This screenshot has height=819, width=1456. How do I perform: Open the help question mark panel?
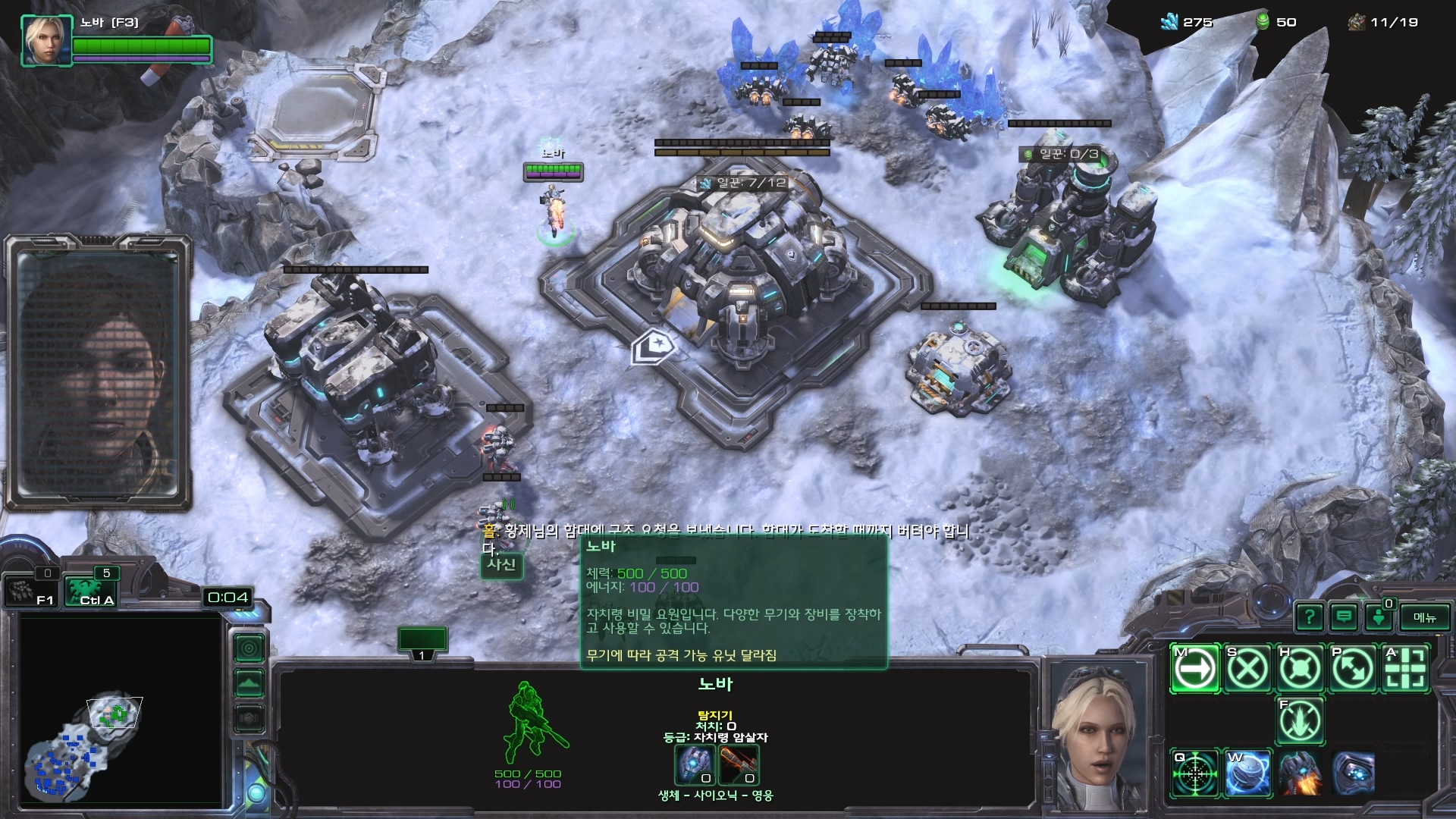tap(1310, 617)
